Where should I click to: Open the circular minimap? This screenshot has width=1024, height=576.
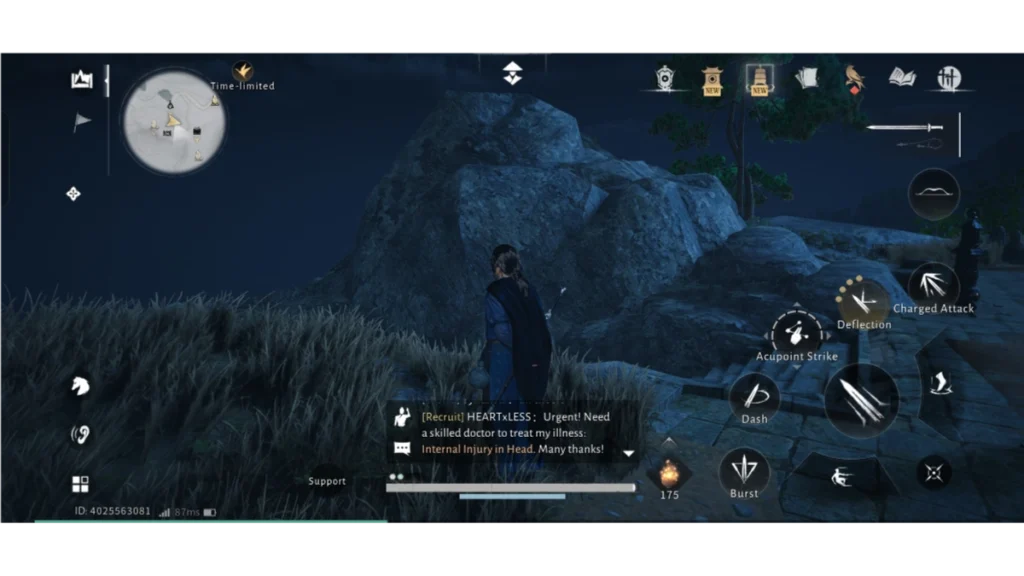[174, 122]
